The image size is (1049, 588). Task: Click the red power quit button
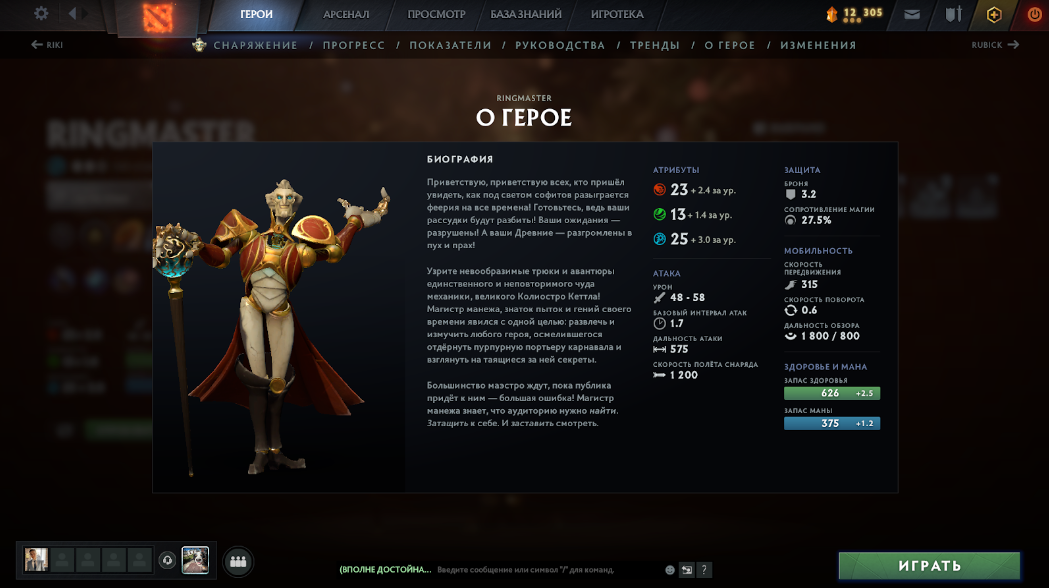pyautogui.click(x=1034, y=15)
